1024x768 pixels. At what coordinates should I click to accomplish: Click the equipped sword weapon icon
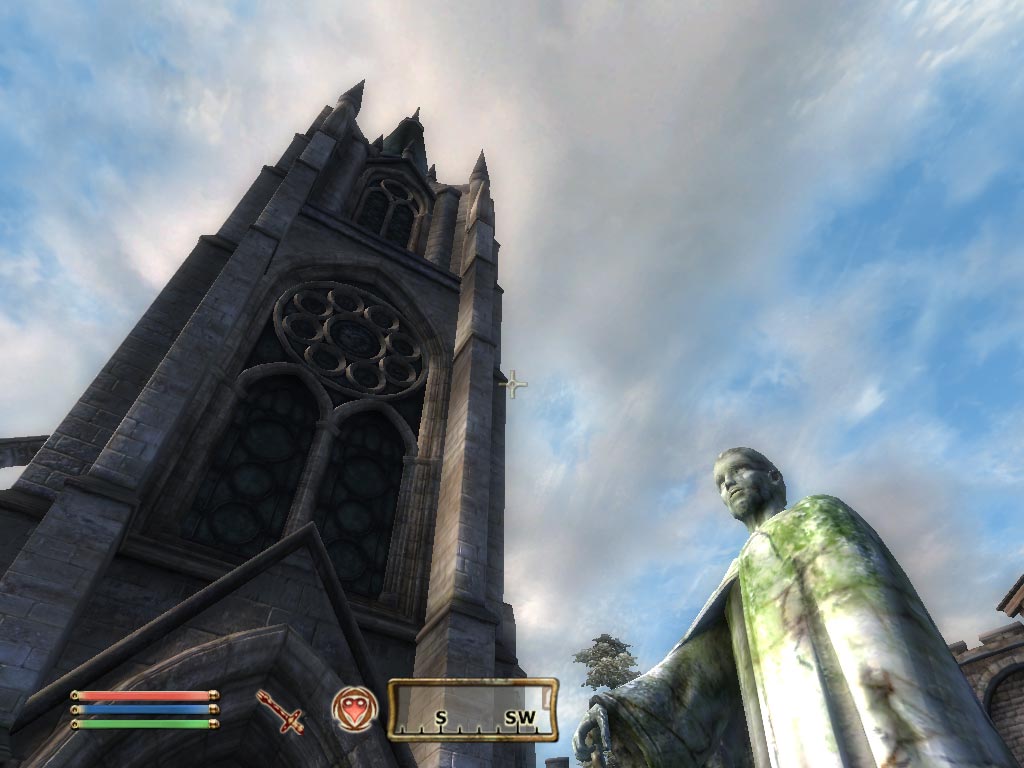click(280, 711)
